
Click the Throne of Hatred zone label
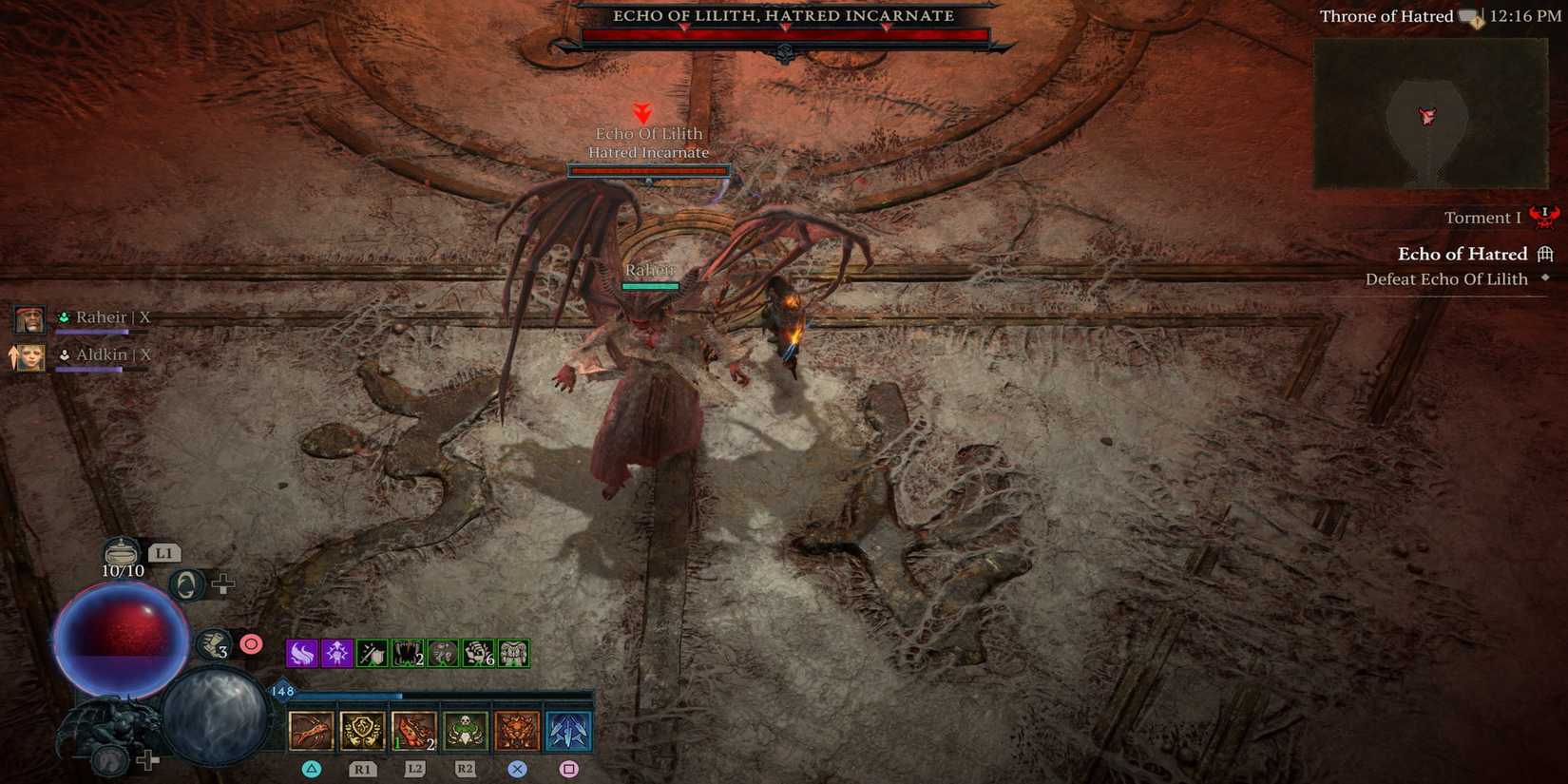[1385, 16]
